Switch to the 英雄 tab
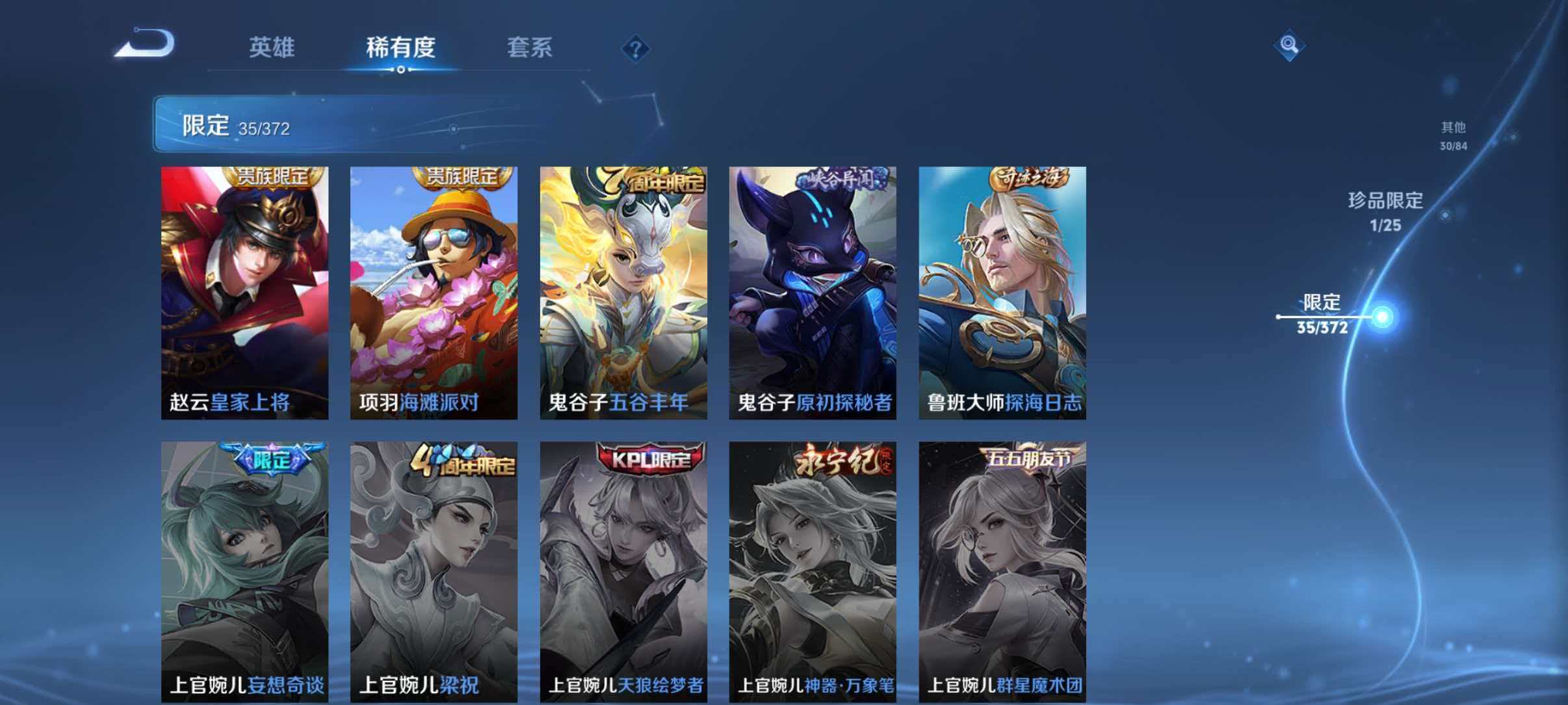 pyautogui.click(x=272, y=47)
